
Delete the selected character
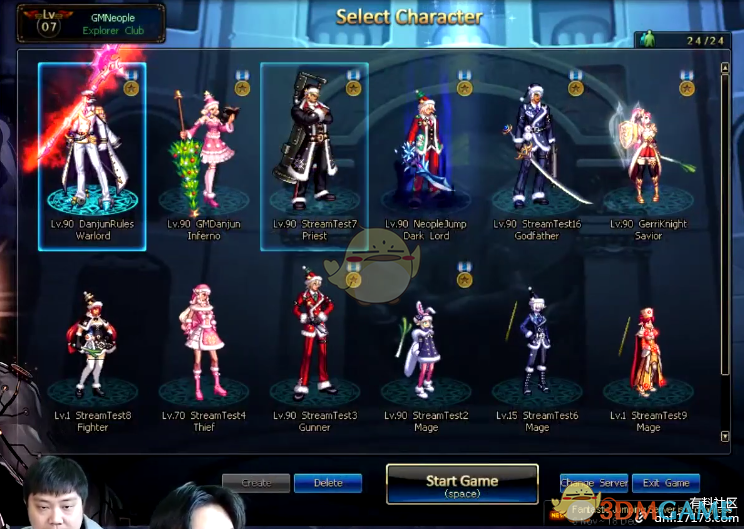pos(328,483)
